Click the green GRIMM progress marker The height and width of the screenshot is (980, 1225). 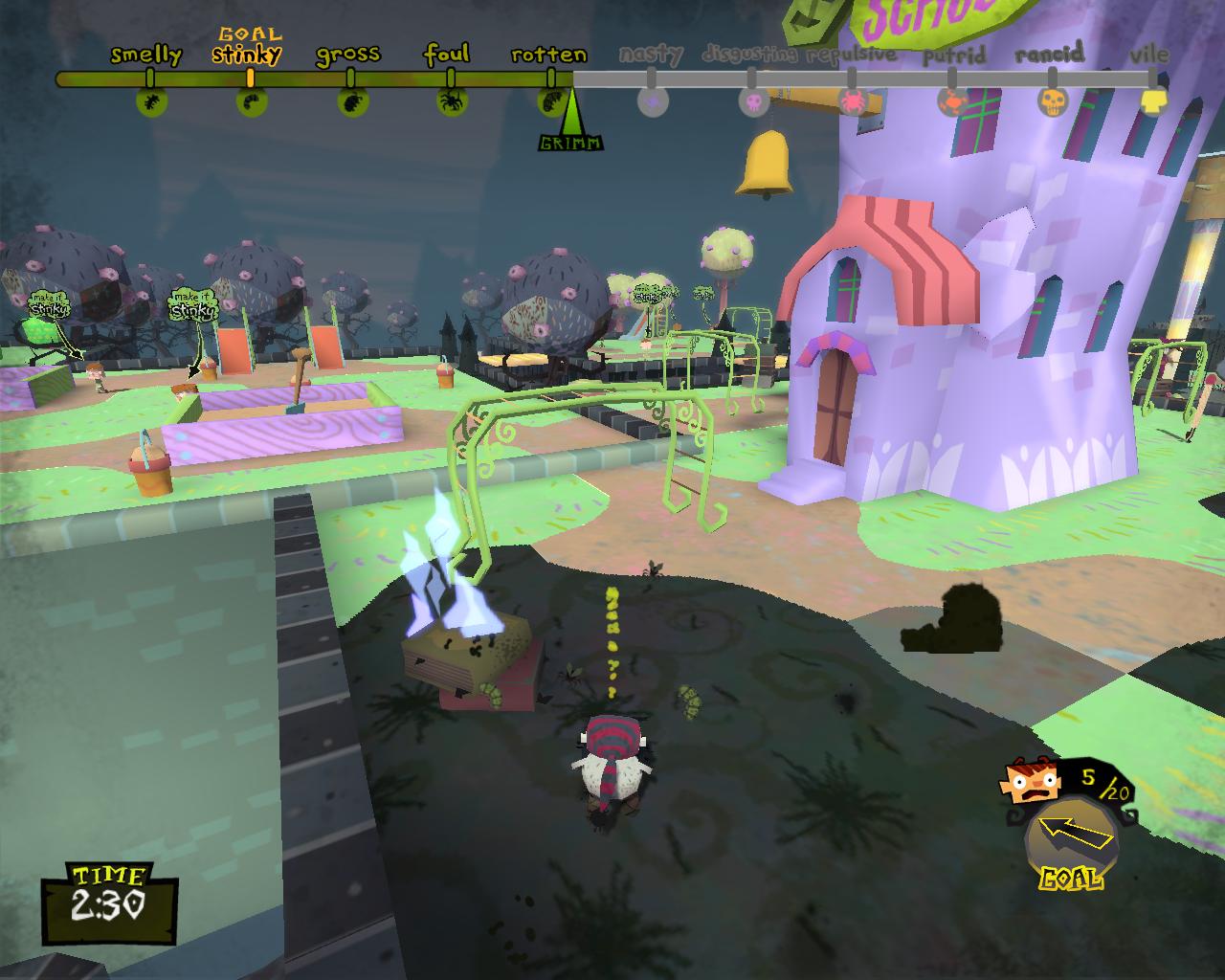point(571,122)
